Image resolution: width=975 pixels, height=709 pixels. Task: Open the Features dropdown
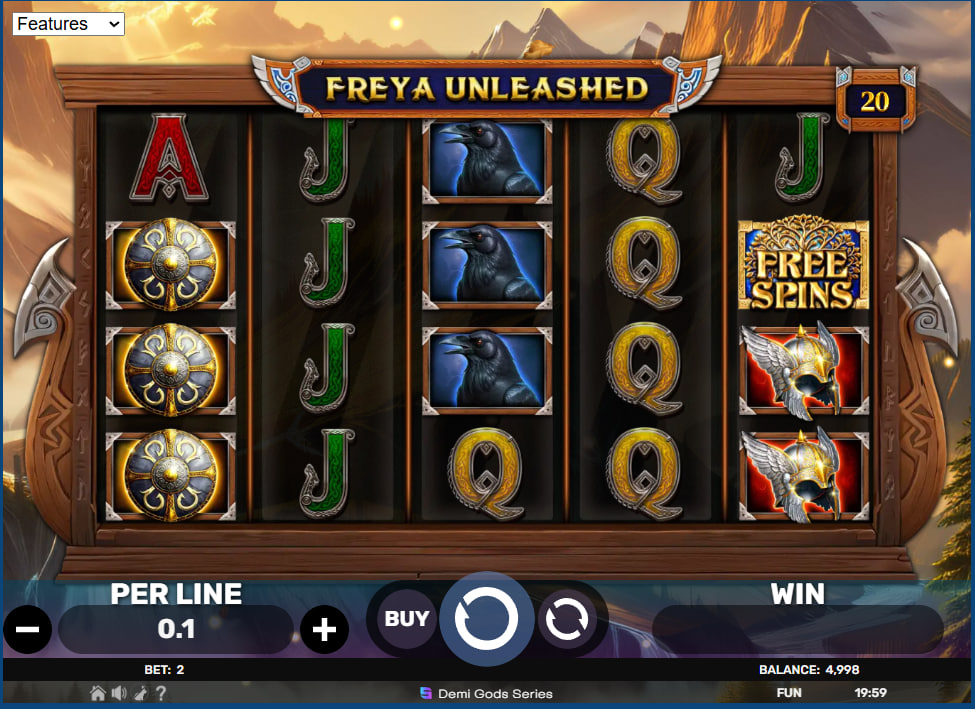pos(68,24)
